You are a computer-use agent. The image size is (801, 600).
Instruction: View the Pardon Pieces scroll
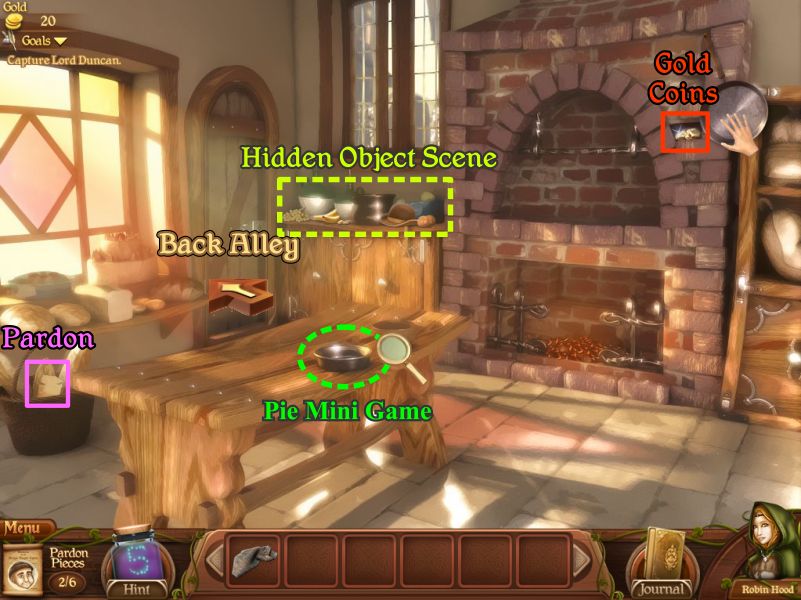point(23,568)
